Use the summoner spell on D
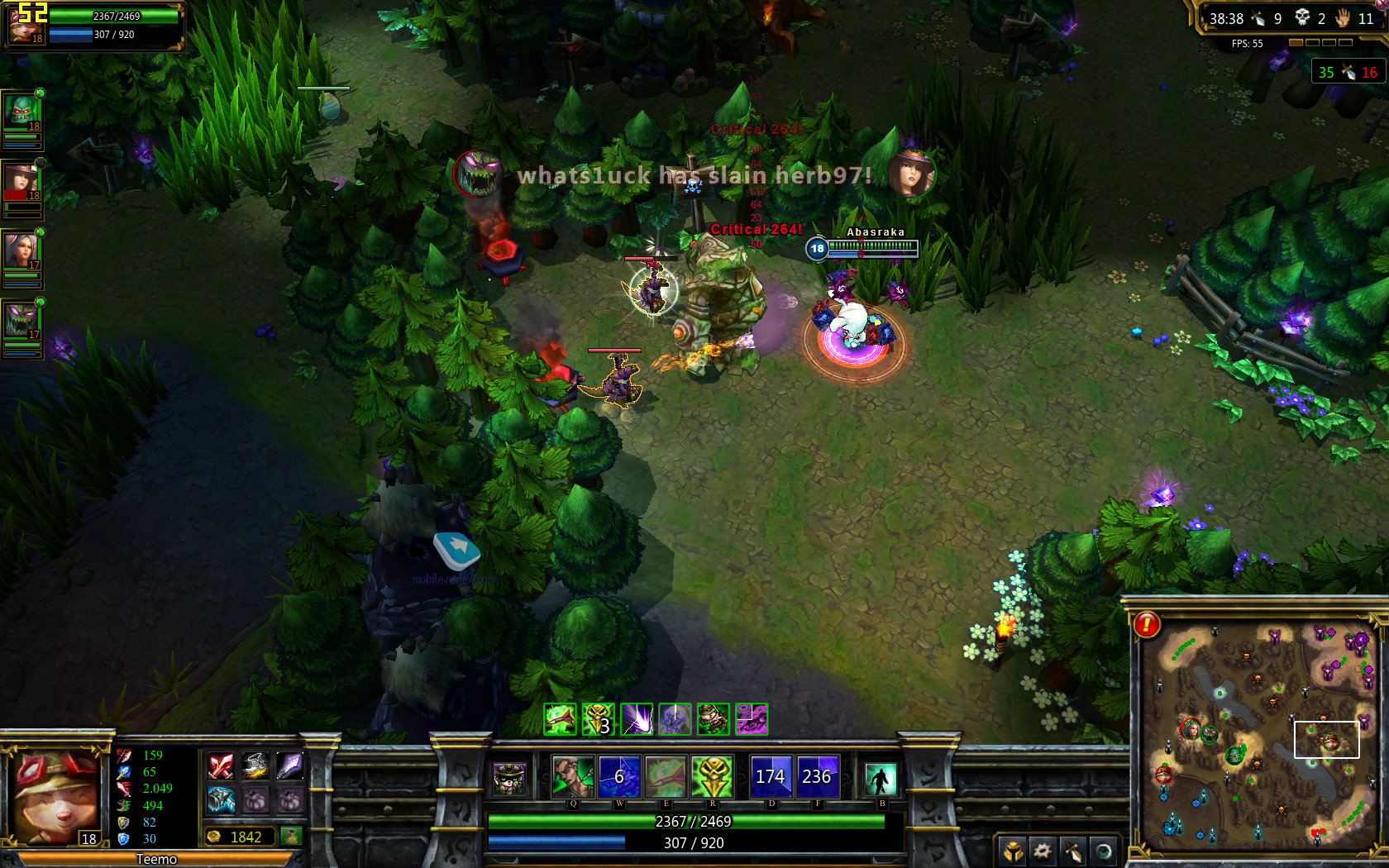 point(771,777)
